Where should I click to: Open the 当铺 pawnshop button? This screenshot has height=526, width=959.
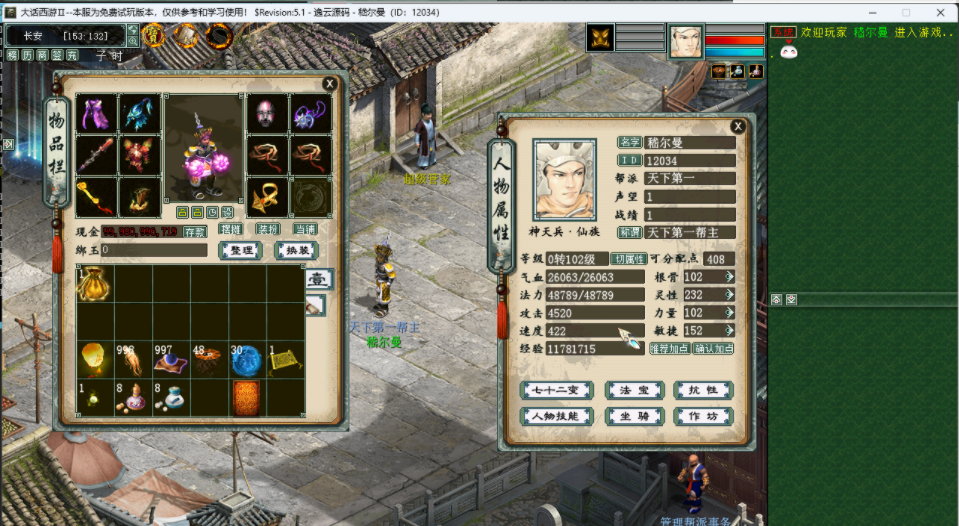click(x=304, y=229)
